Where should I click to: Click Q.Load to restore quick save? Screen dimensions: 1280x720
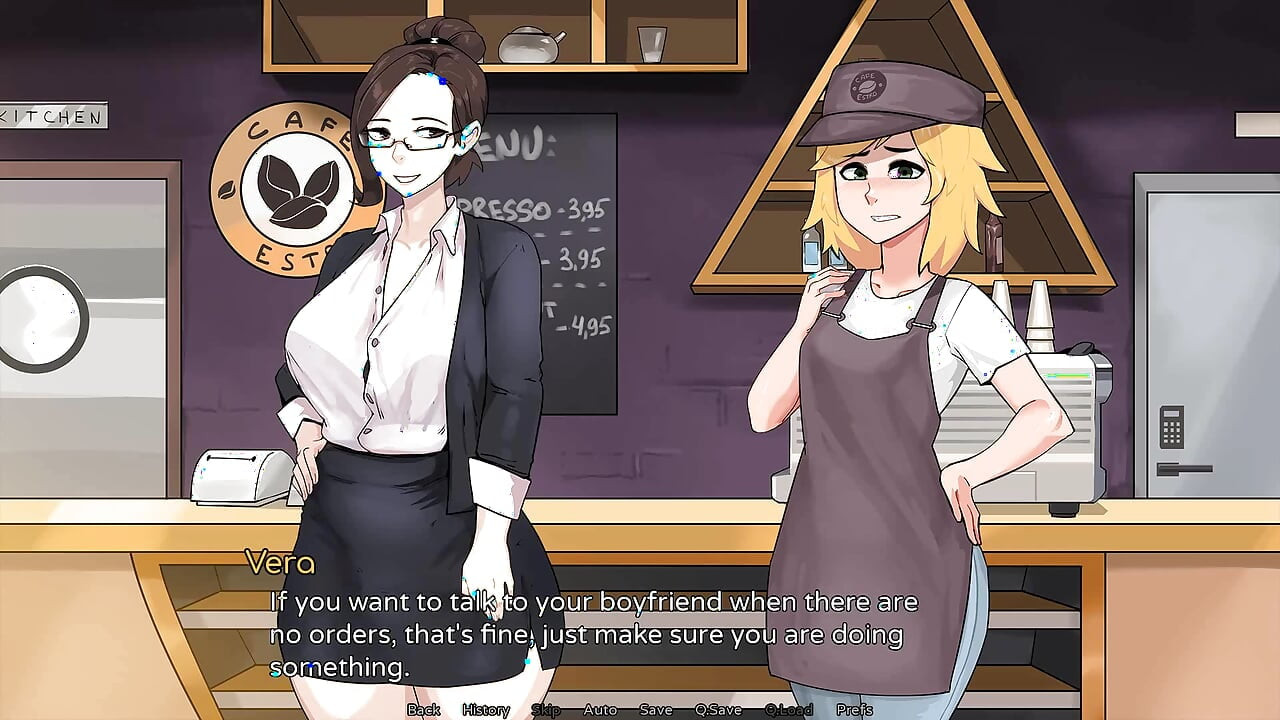tap(790, 710)
